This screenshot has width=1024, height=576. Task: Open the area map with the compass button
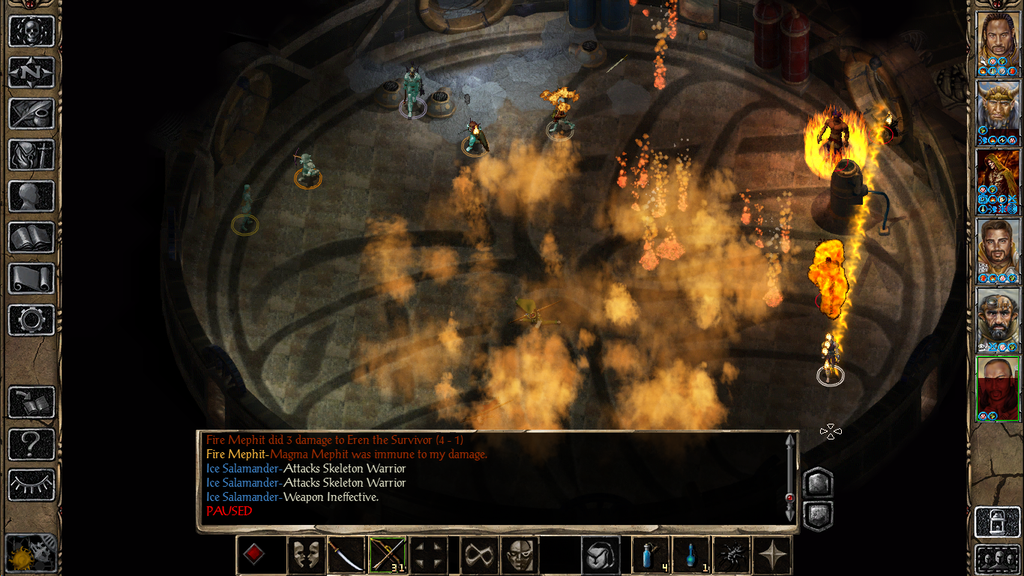click(x=31, y=72)
